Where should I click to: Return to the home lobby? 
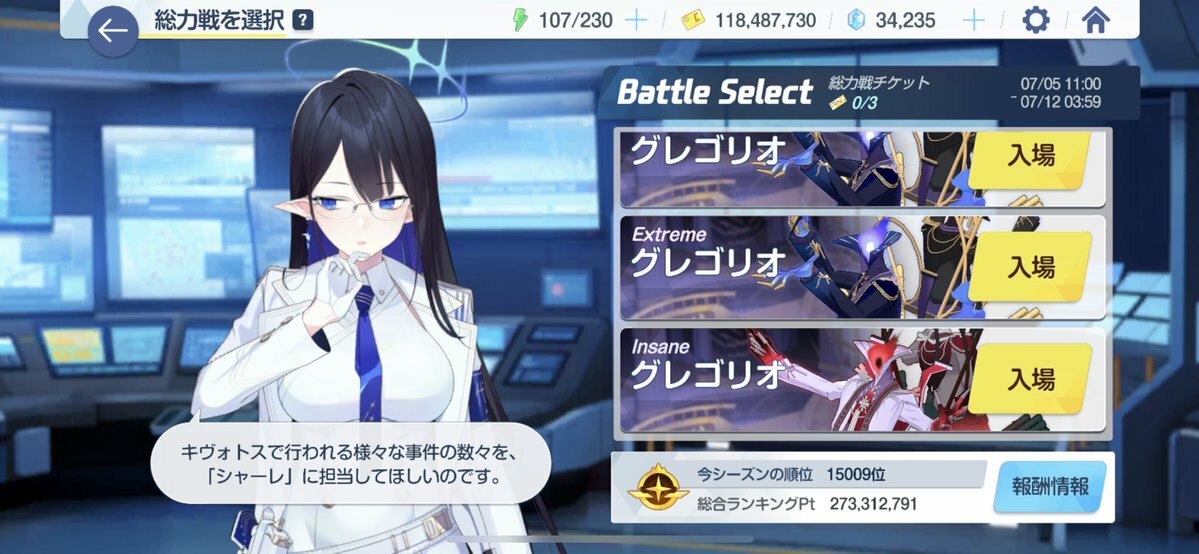1096,20
